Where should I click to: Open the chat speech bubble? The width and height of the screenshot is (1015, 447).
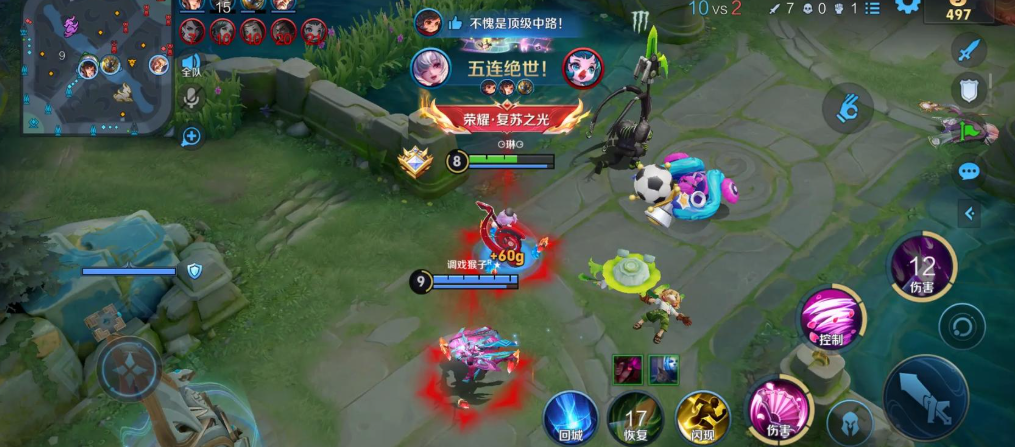click(968, 171)
